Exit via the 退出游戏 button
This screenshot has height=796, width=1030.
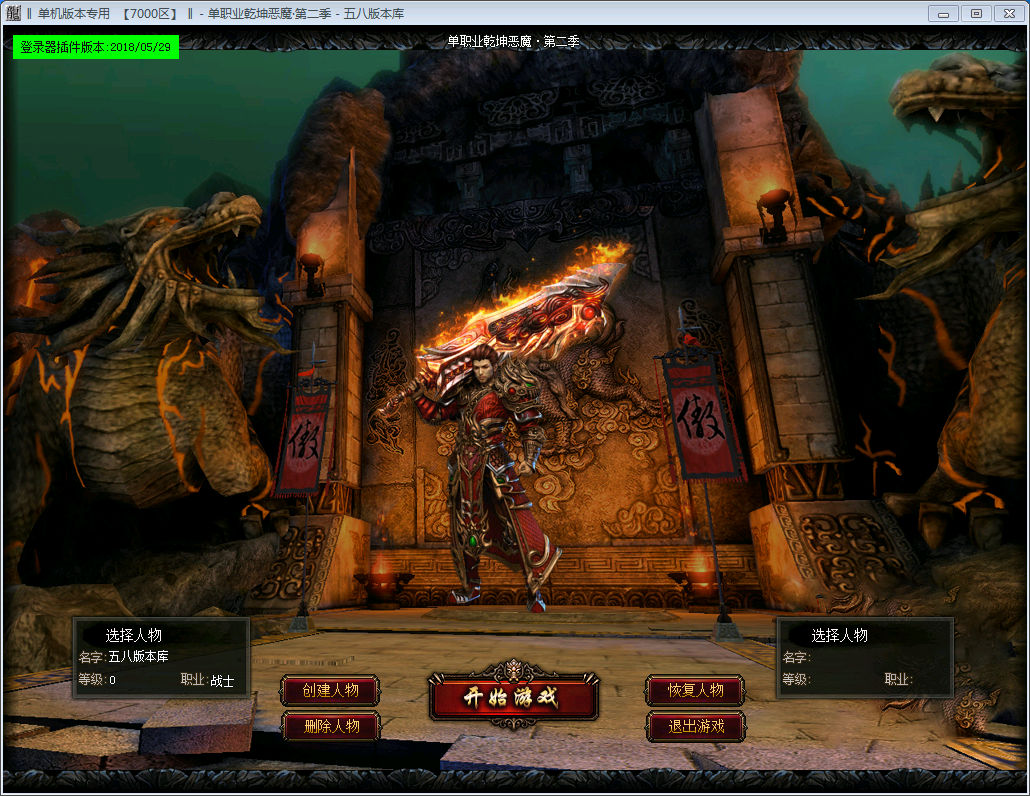pos(695,726)
